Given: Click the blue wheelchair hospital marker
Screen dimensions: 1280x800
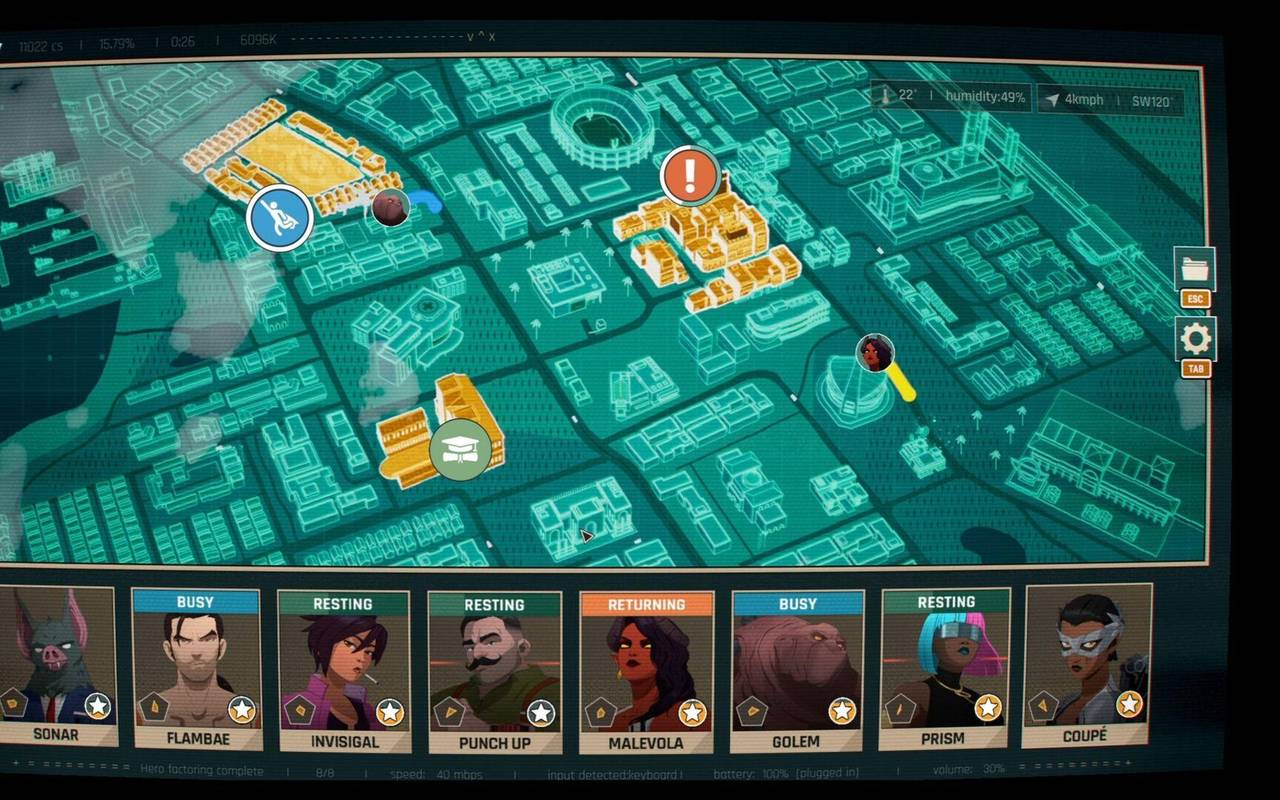Looking at the screenshot, I should coord(281,218).
